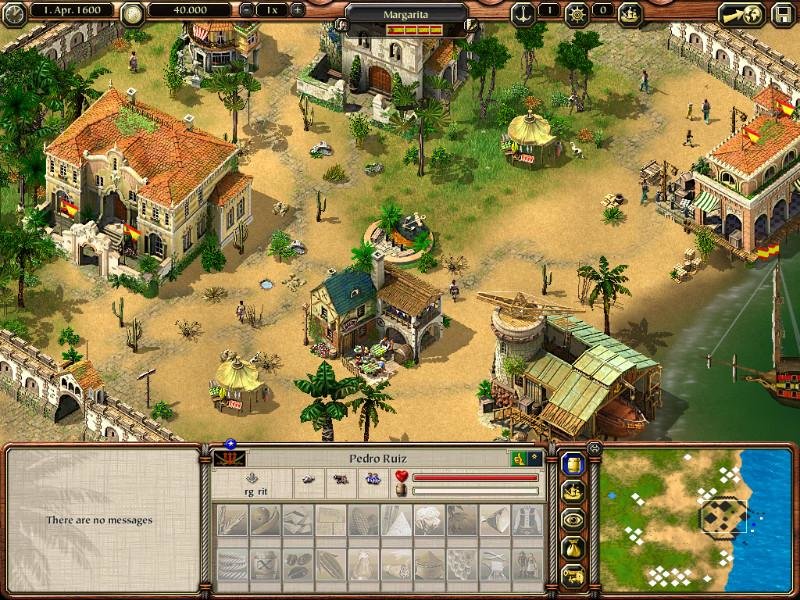Open the eye overview tab
800x600 pixels.
pyautogui.click(x=573, y=520)
